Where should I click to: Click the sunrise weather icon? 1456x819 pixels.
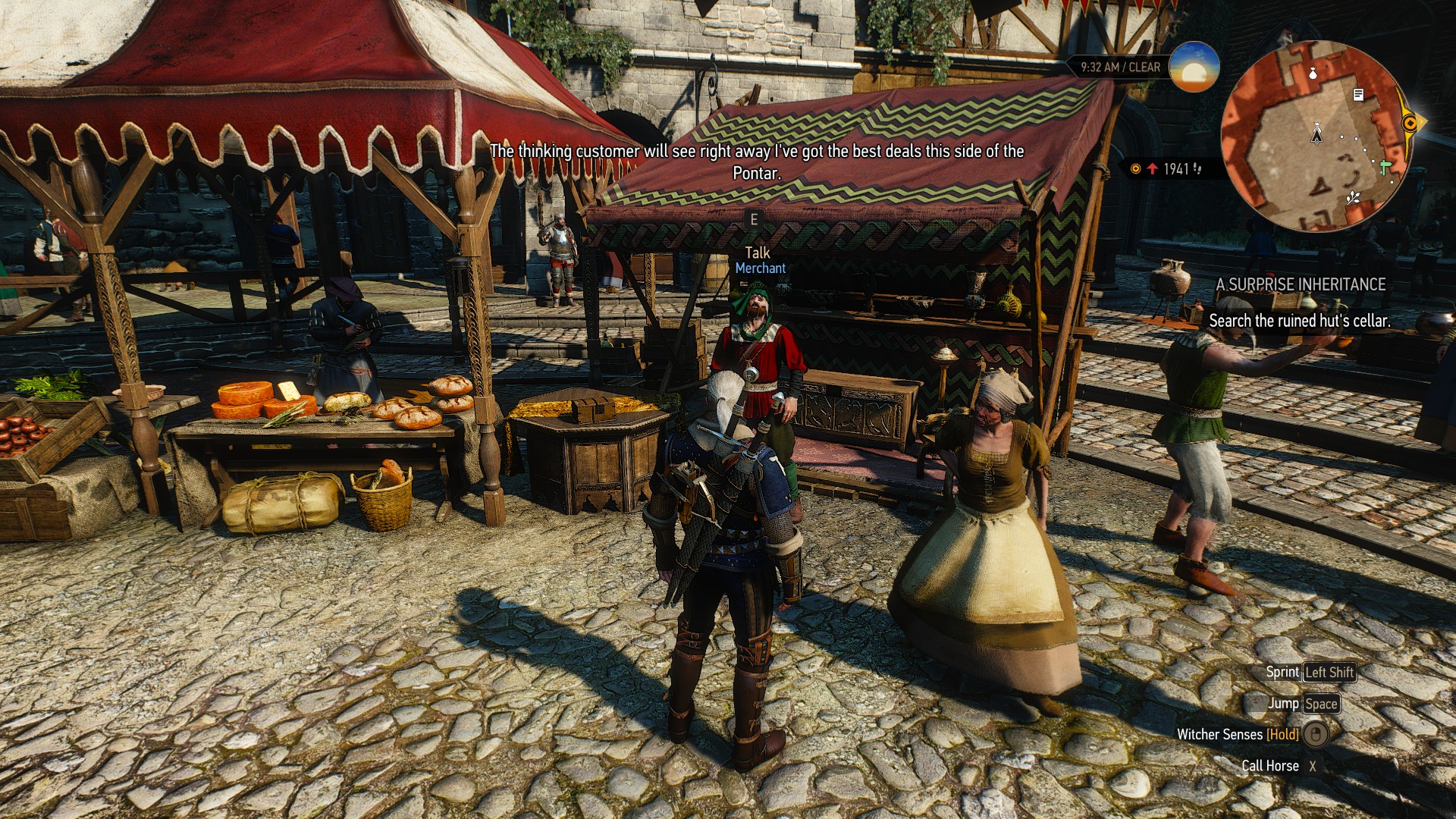coord(1194,67)
